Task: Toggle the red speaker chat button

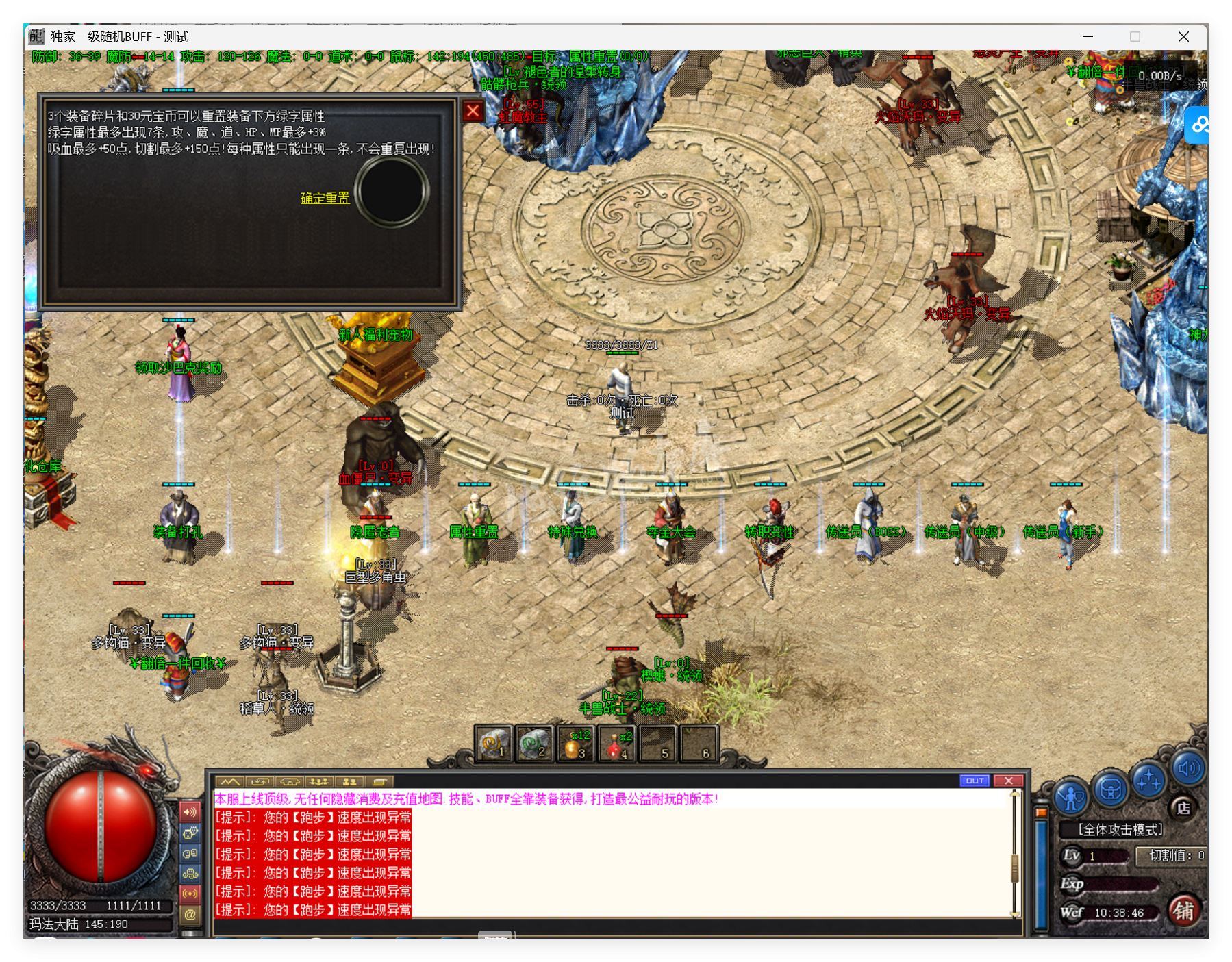Action: pyautogui.click(x=190, y=812)
